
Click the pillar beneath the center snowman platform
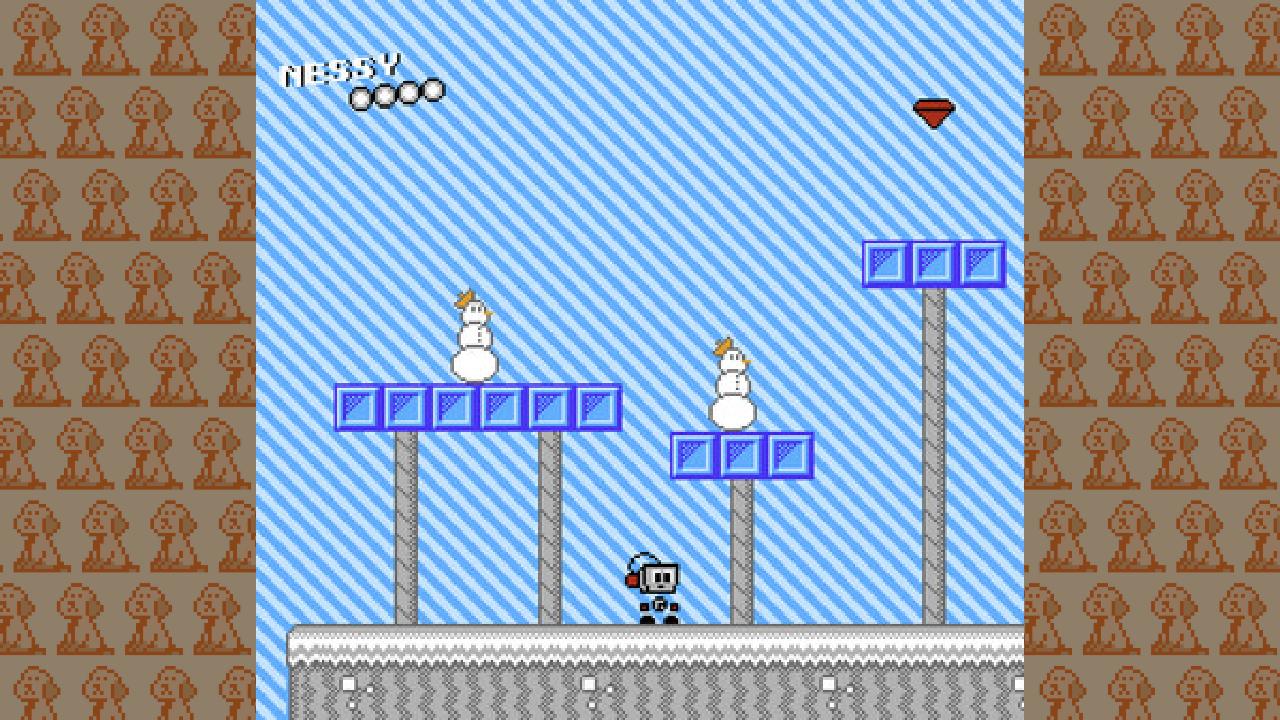tap(740, 550)
